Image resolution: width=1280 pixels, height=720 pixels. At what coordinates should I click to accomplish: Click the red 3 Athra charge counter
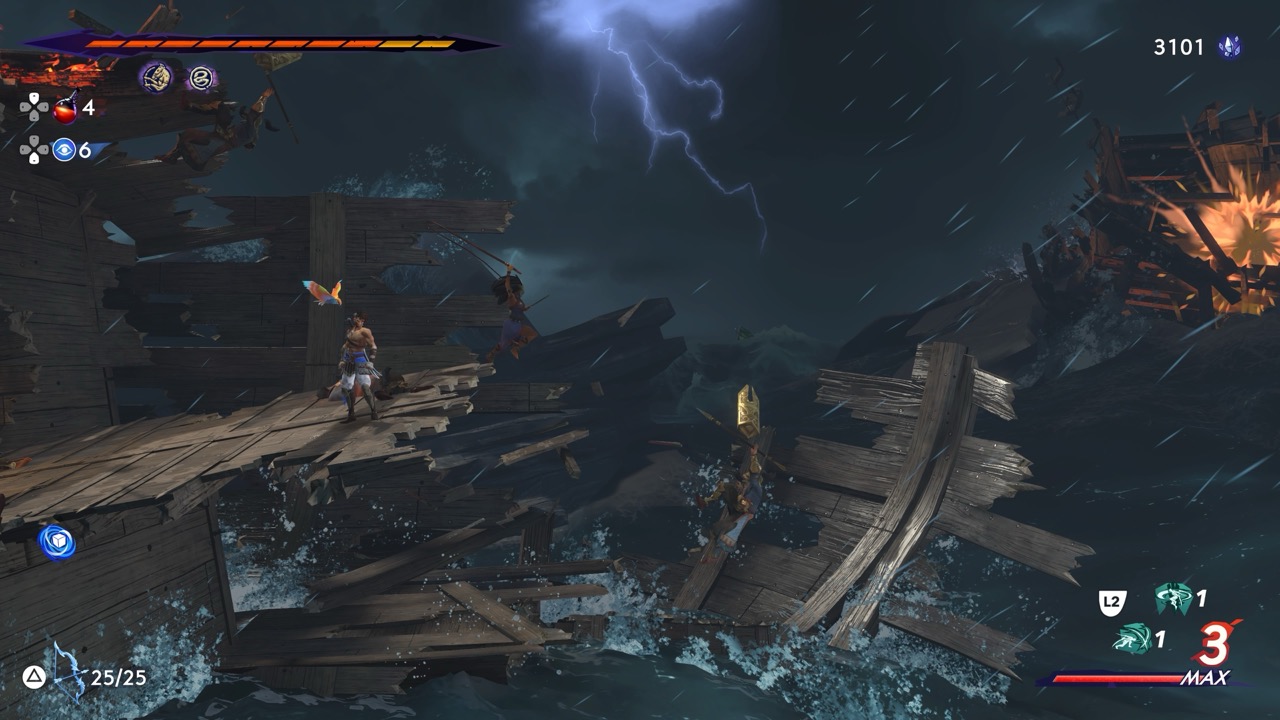coord(1212,645)
